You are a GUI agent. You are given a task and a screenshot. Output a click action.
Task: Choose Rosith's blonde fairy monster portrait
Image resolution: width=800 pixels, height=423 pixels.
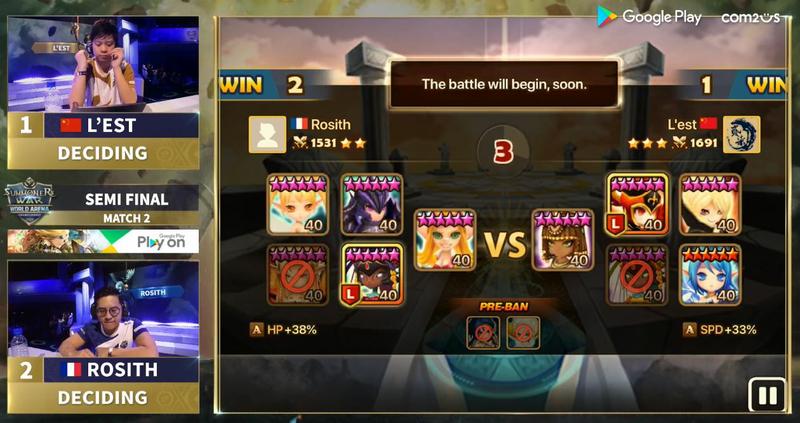297,204
